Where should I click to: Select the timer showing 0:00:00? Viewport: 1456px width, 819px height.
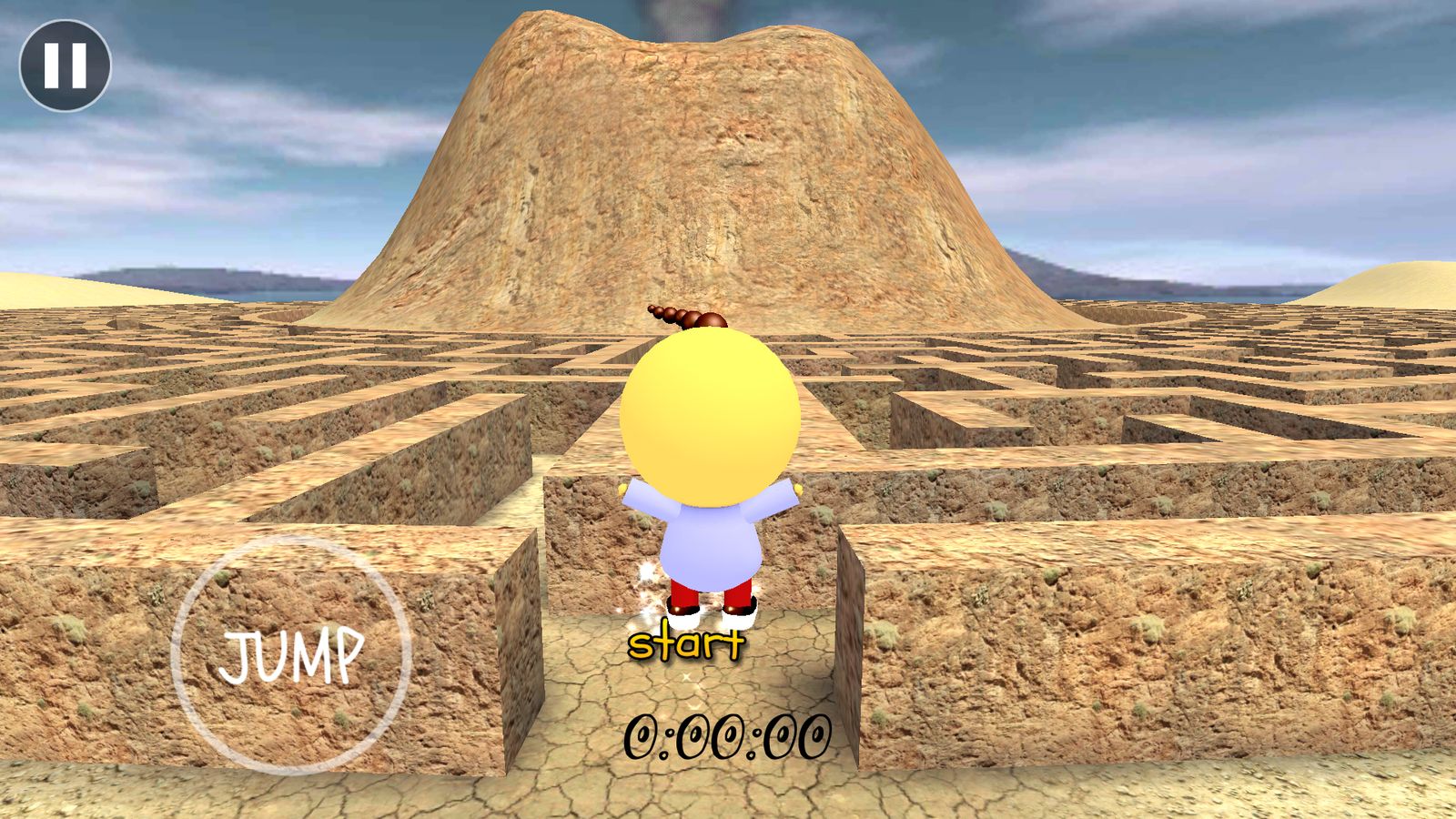coord(730,735)
